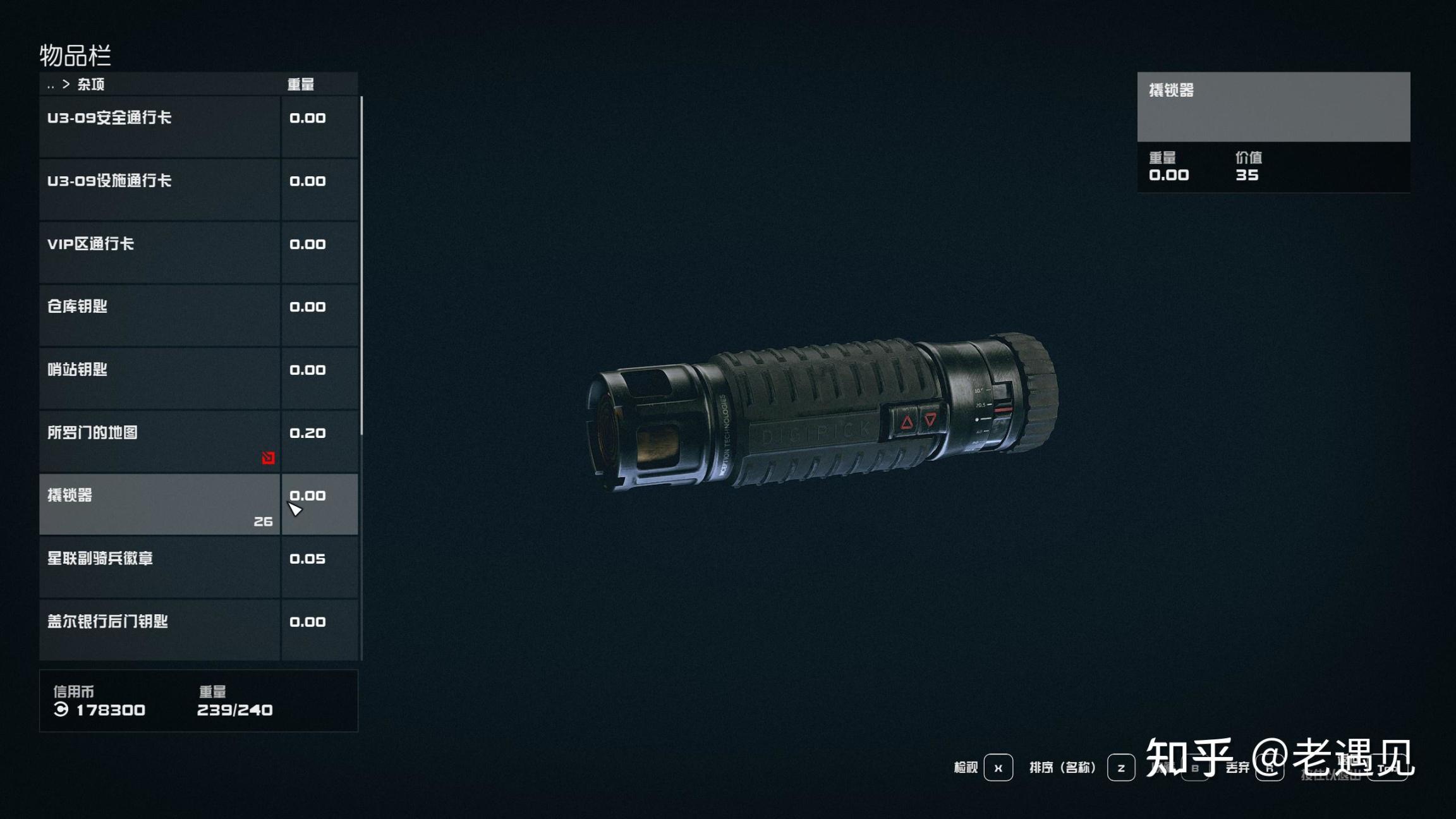Click the inventory list scrollbar
The width and height of the screenshot is (1456, 819).
click(x=361, y=265)
